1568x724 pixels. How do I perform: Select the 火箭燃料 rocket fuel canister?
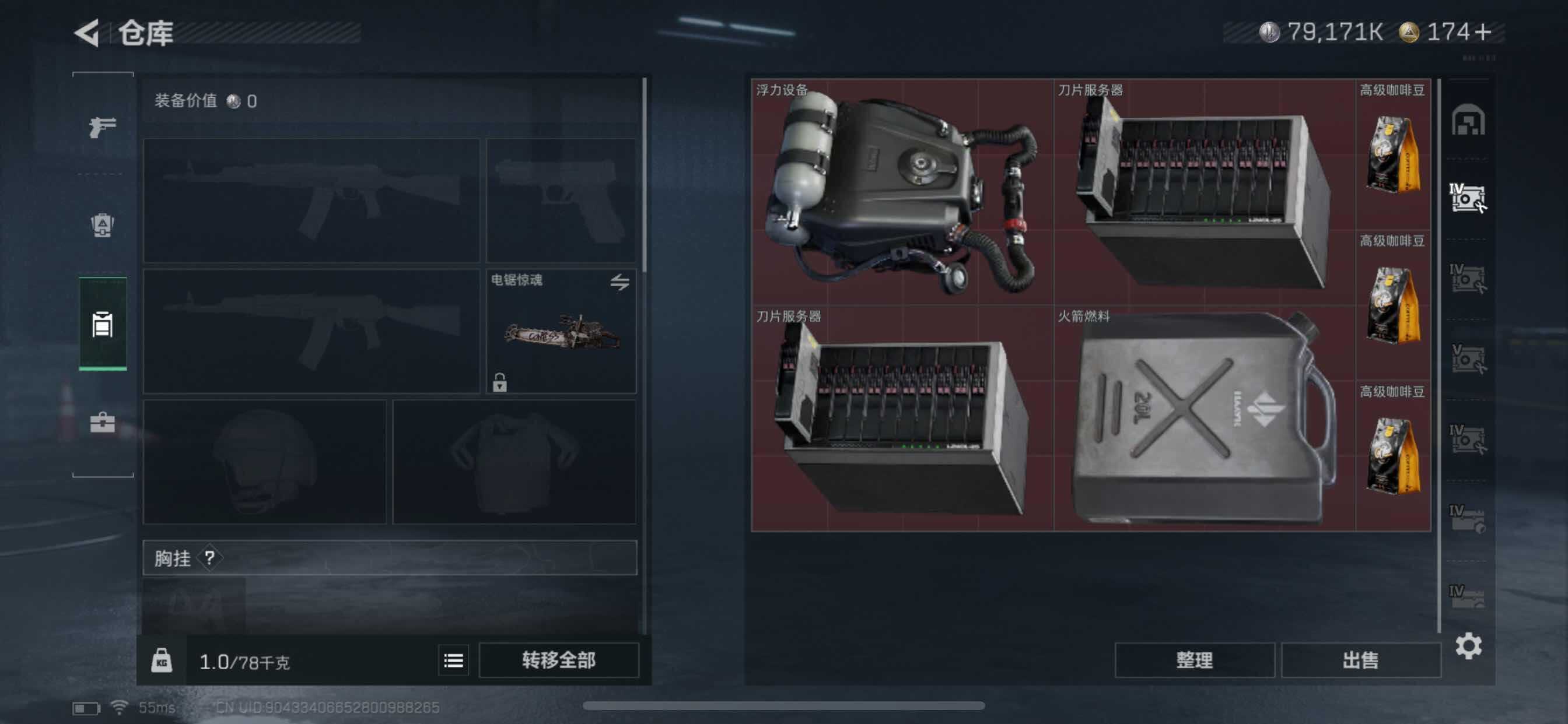(x=1204, y=418)
